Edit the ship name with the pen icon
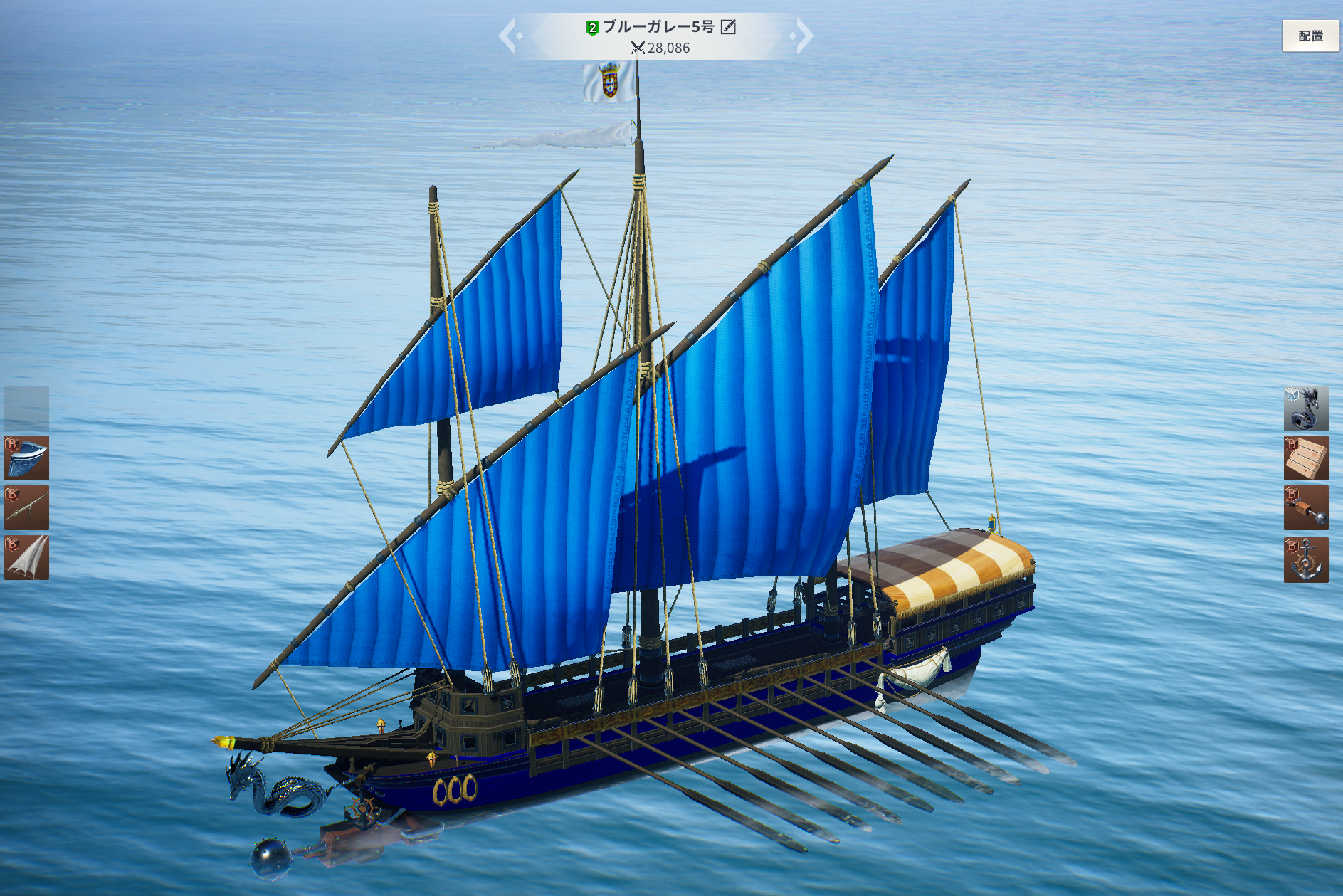The image size is (1343, 896). coord(728,27)
